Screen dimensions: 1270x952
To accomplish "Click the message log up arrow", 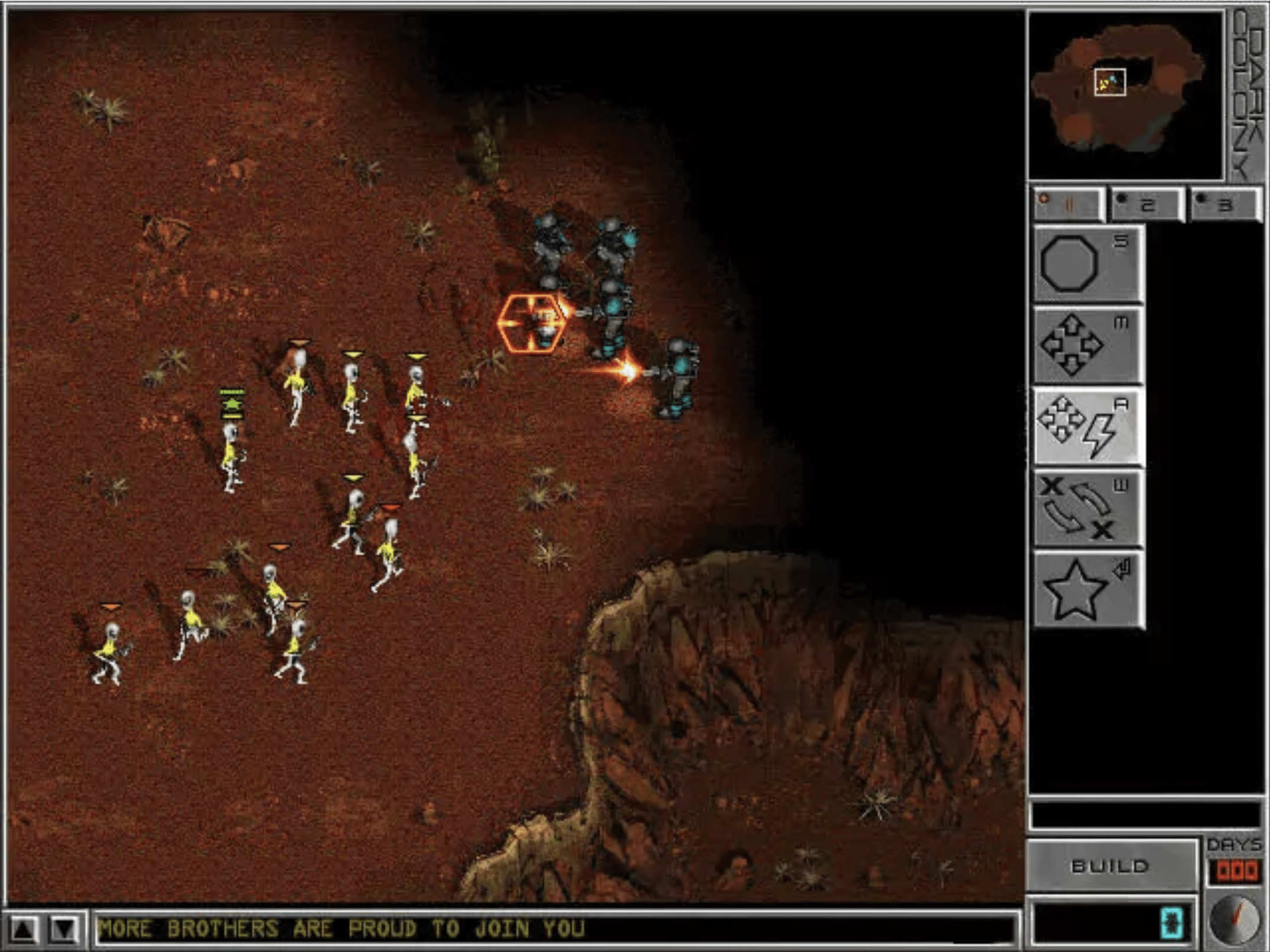I will pyautogui.click(x=24, y=929).
